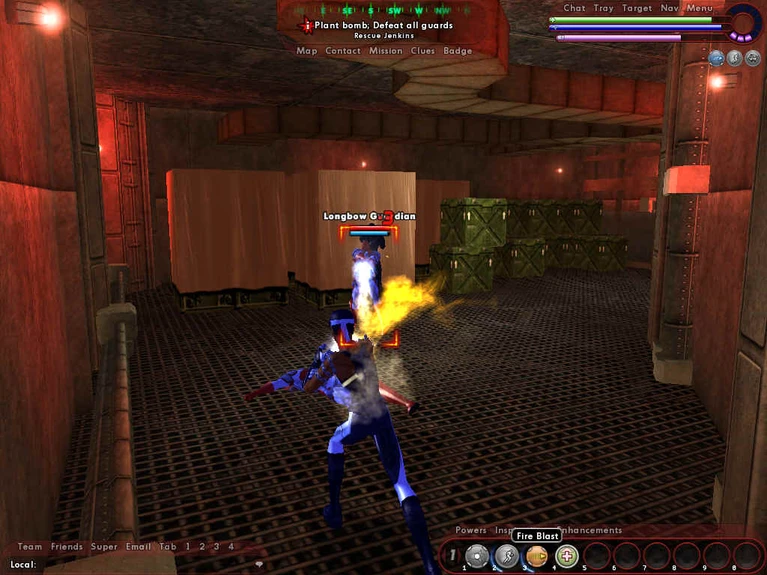
Task: Show the Mission details
Action: pyautogui.click(x=385, y=51)
